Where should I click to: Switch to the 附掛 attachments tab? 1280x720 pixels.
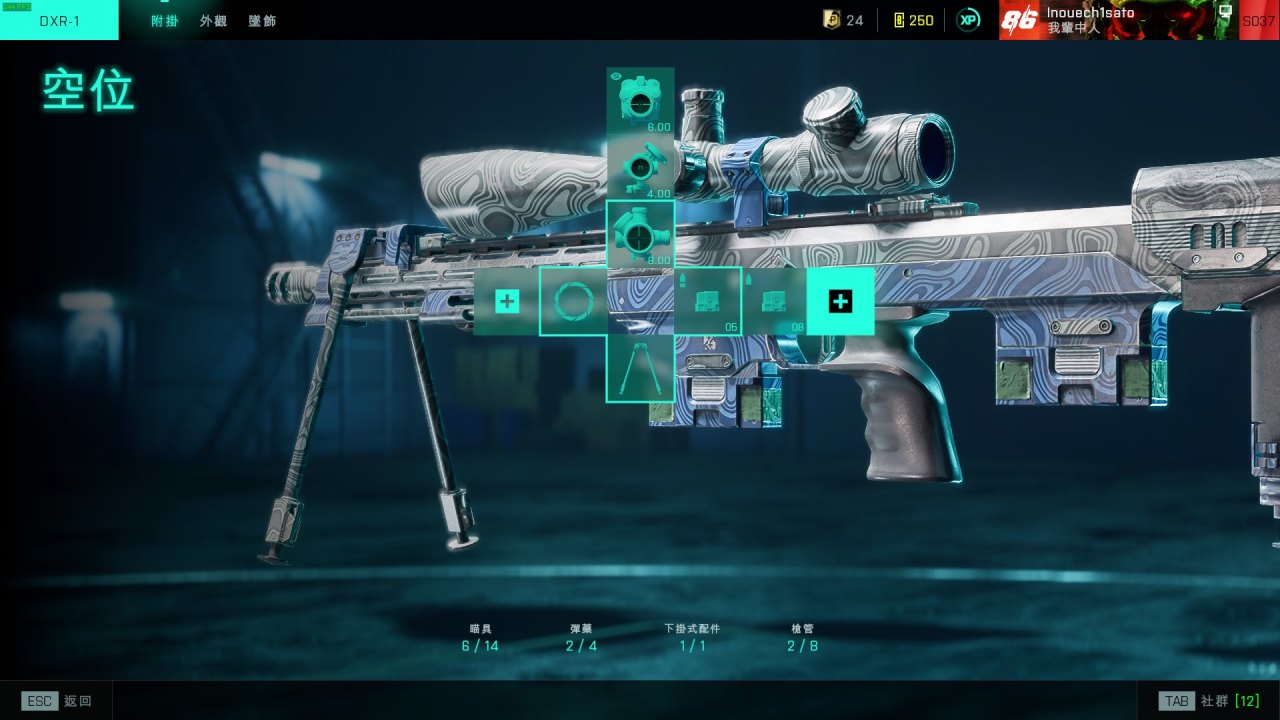tap(164, 21)
